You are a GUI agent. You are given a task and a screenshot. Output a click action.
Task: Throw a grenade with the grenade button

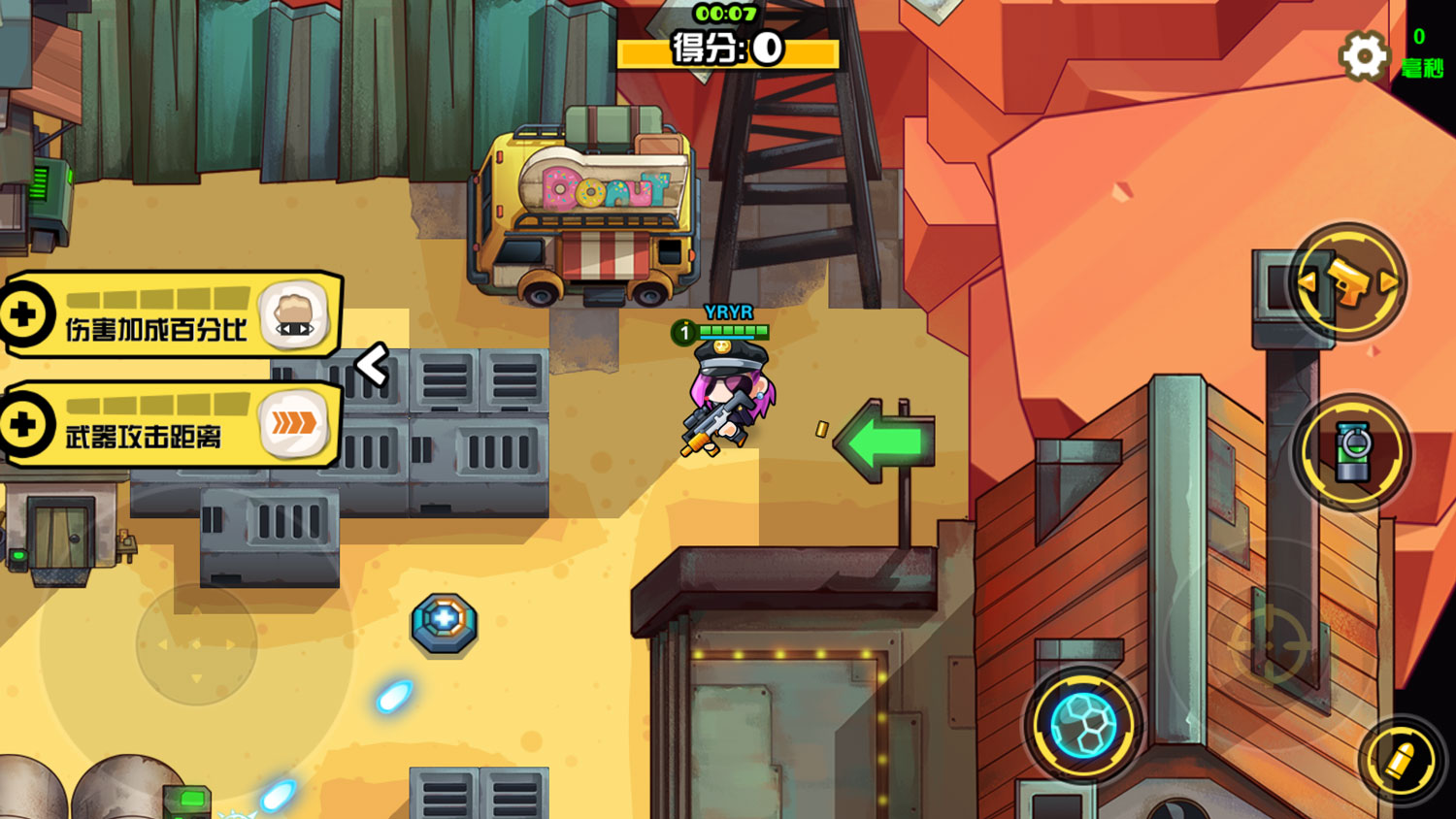coord(1351,452)
